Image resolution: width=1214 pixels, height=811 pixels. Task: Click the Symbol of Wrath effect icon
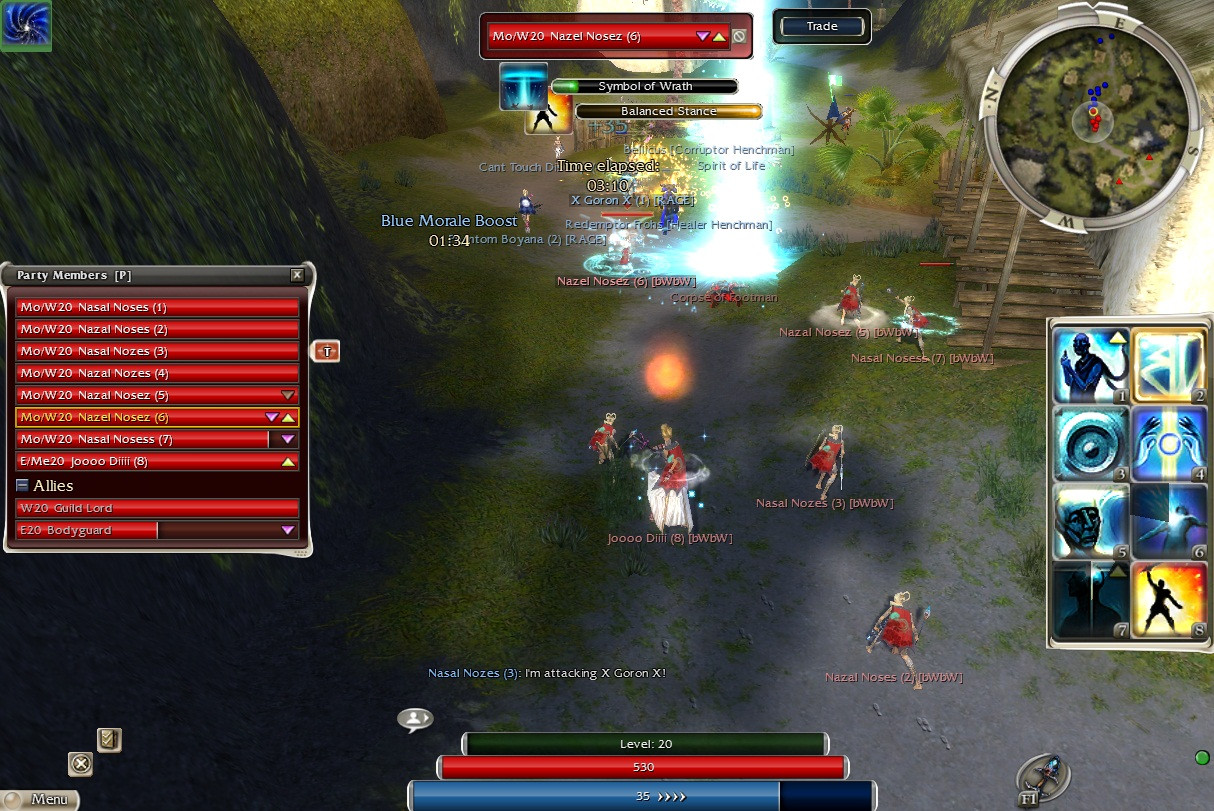(523, 87)
